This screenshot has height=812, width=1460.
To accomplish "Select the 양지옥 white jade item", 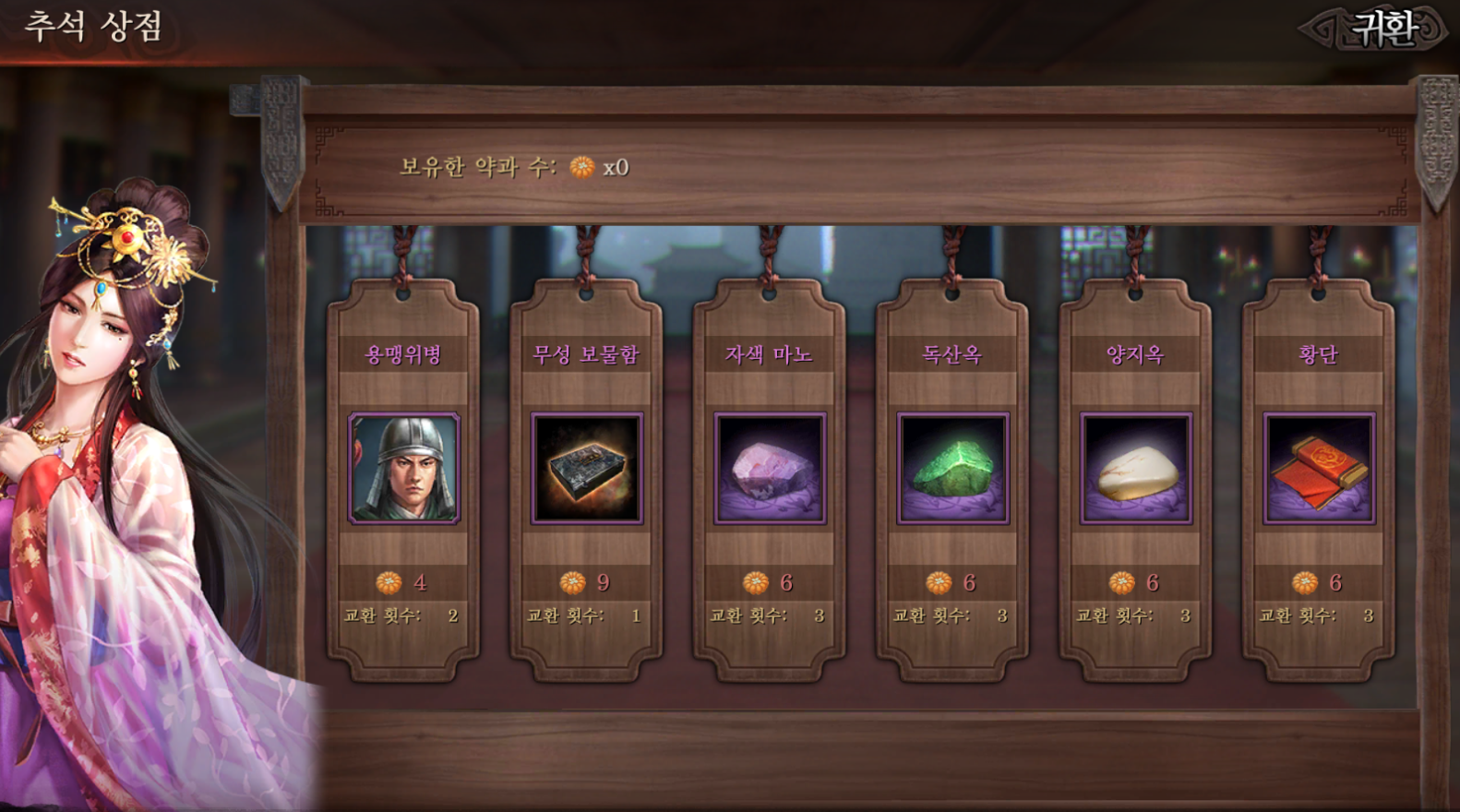I will pos(1135,469).
